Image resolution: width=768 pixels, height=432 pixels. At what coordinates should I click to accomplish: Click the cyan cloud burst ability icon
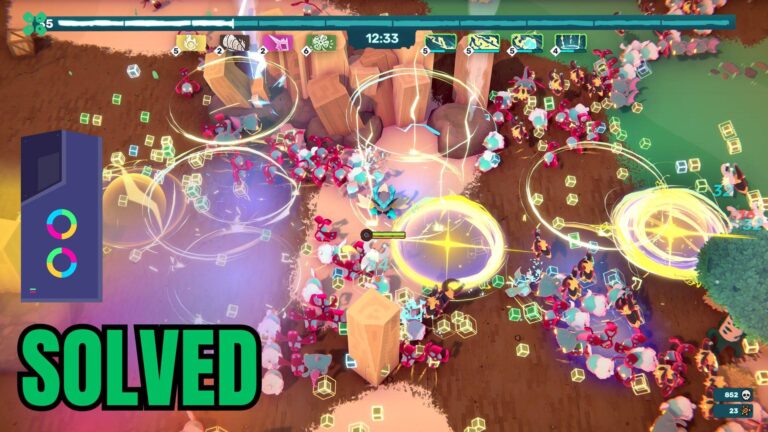click(x=527, y=42)
